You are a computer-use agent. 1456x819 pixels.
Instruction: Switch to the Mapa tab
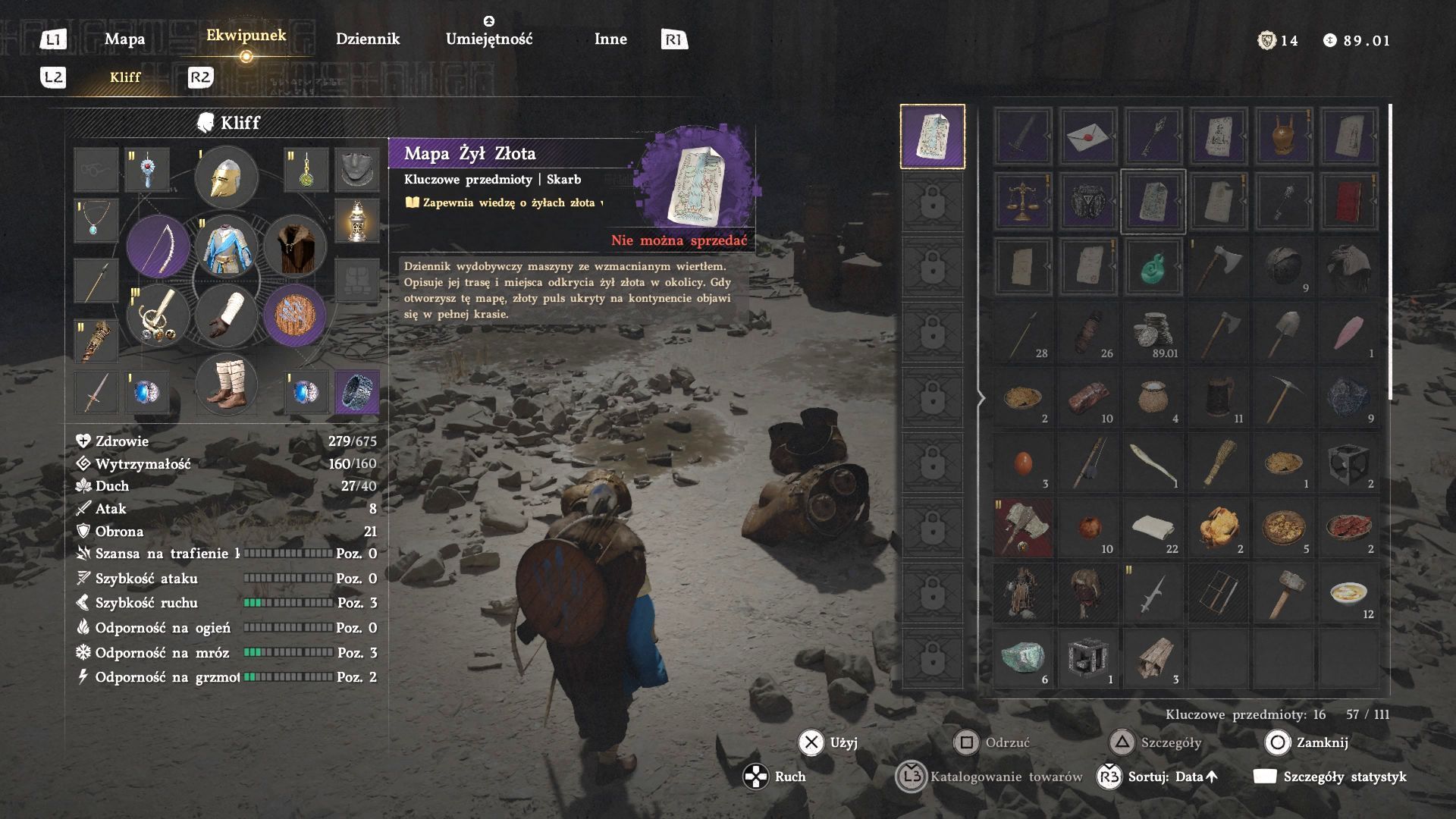click(124, 39)
